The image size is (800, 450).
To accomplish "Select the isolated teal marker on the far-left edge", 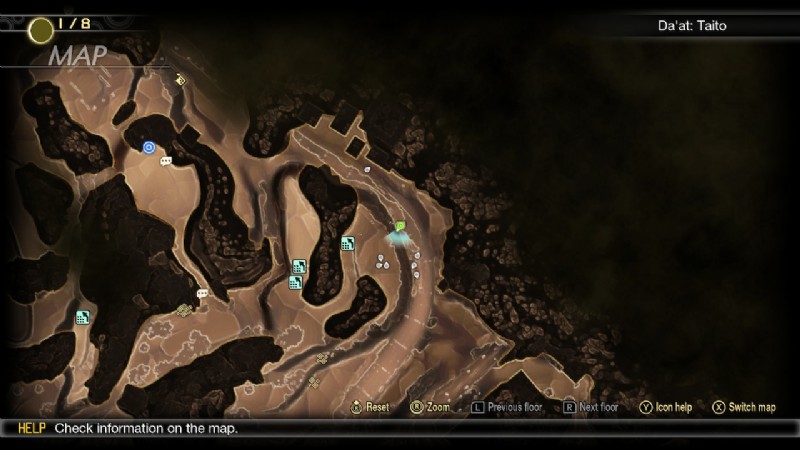I will 82,318.
